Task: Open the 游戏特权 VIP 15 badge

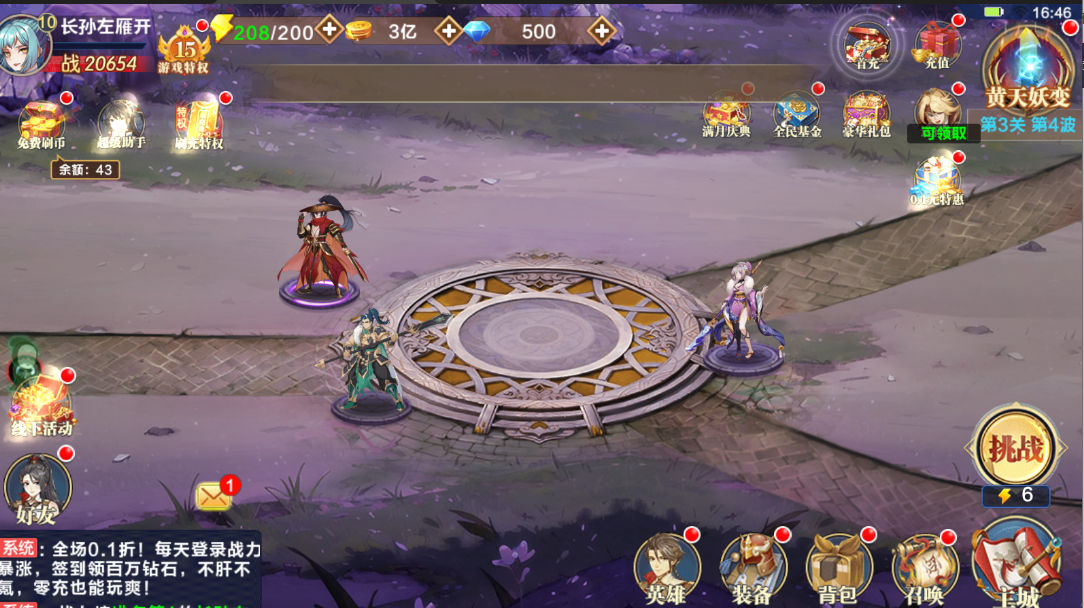Action: (184, 50)
